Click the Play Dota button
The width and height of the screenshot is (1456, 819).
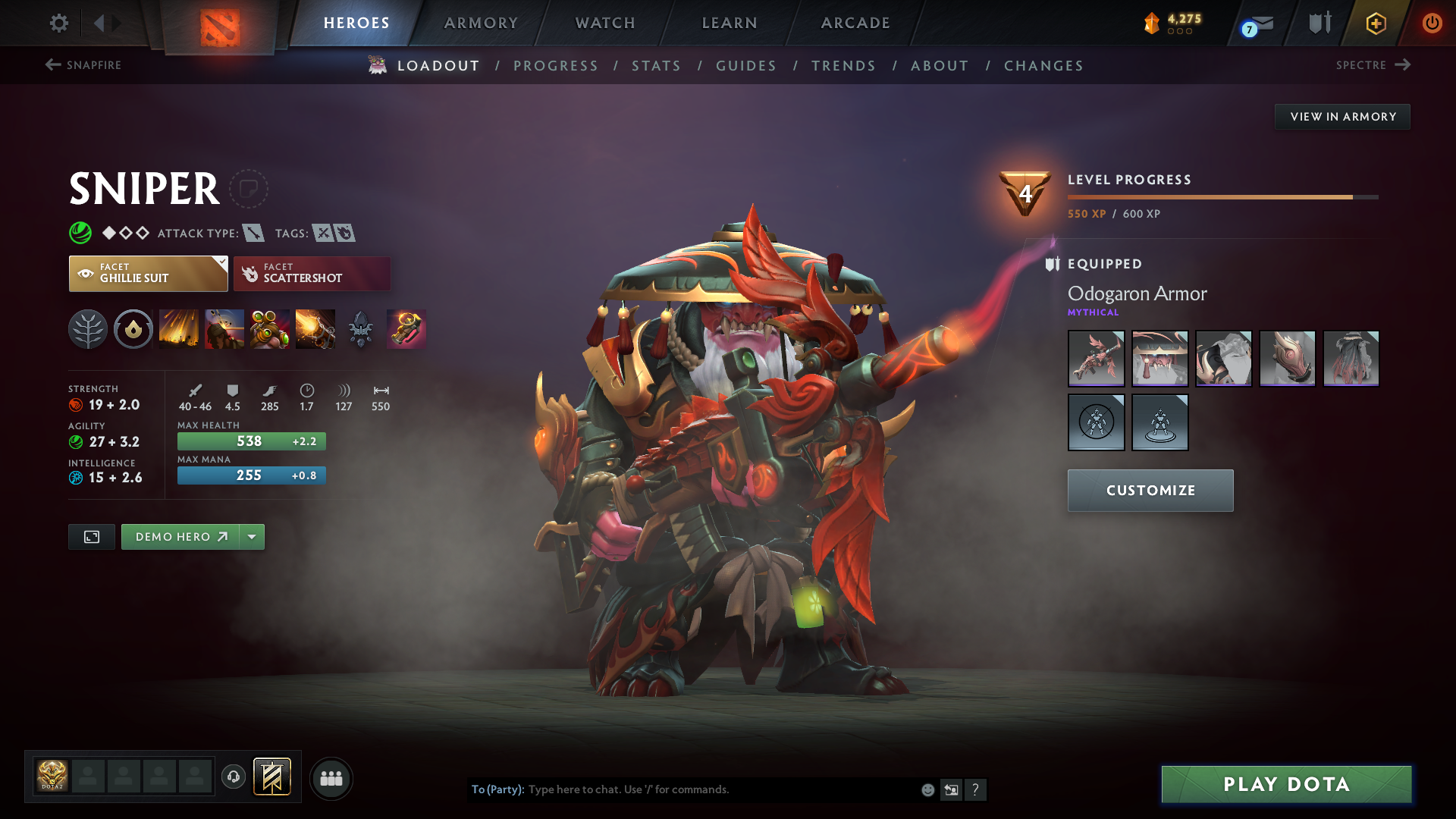[1285, 784]
